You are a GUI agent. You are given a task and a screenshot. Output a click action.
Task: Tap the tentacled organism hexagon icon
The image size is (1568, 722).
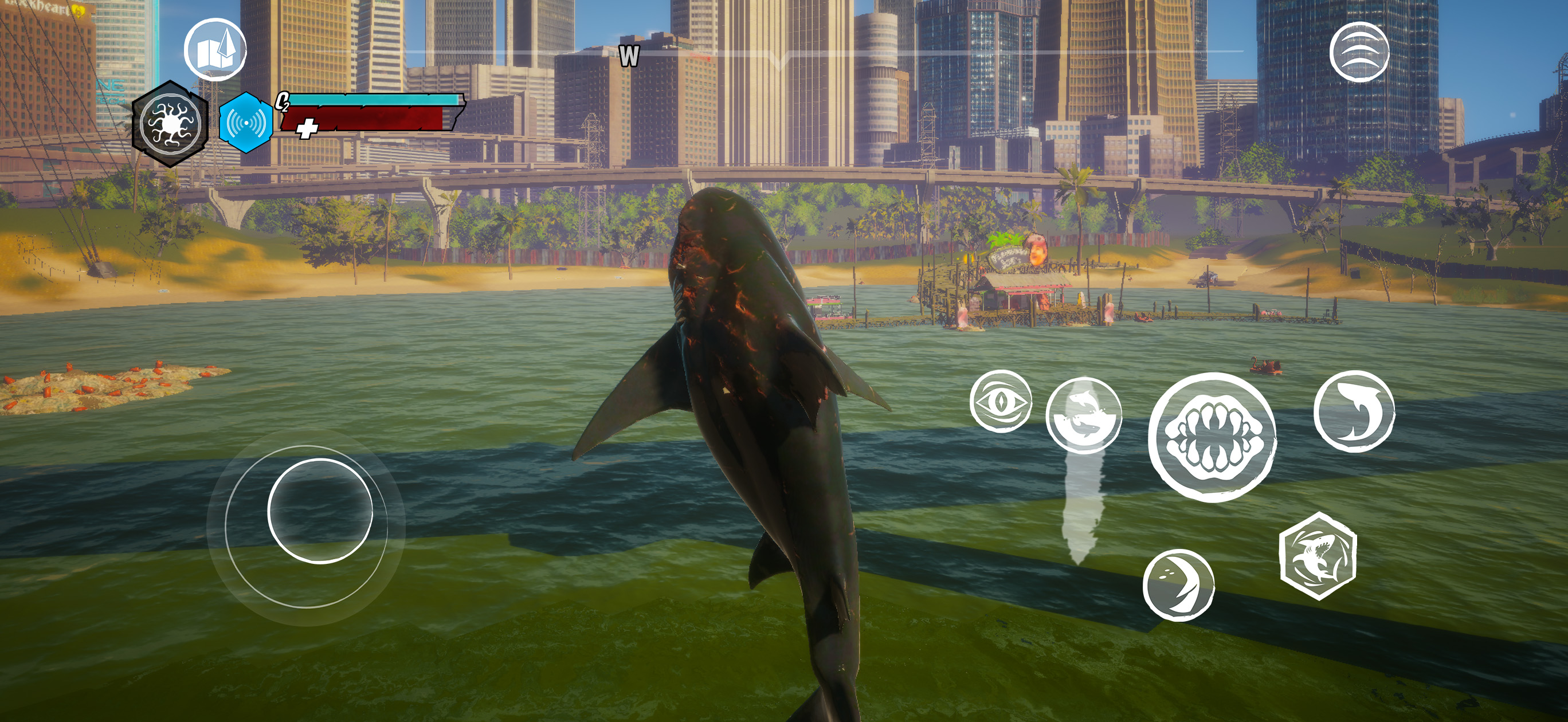[x=170, y=124]
